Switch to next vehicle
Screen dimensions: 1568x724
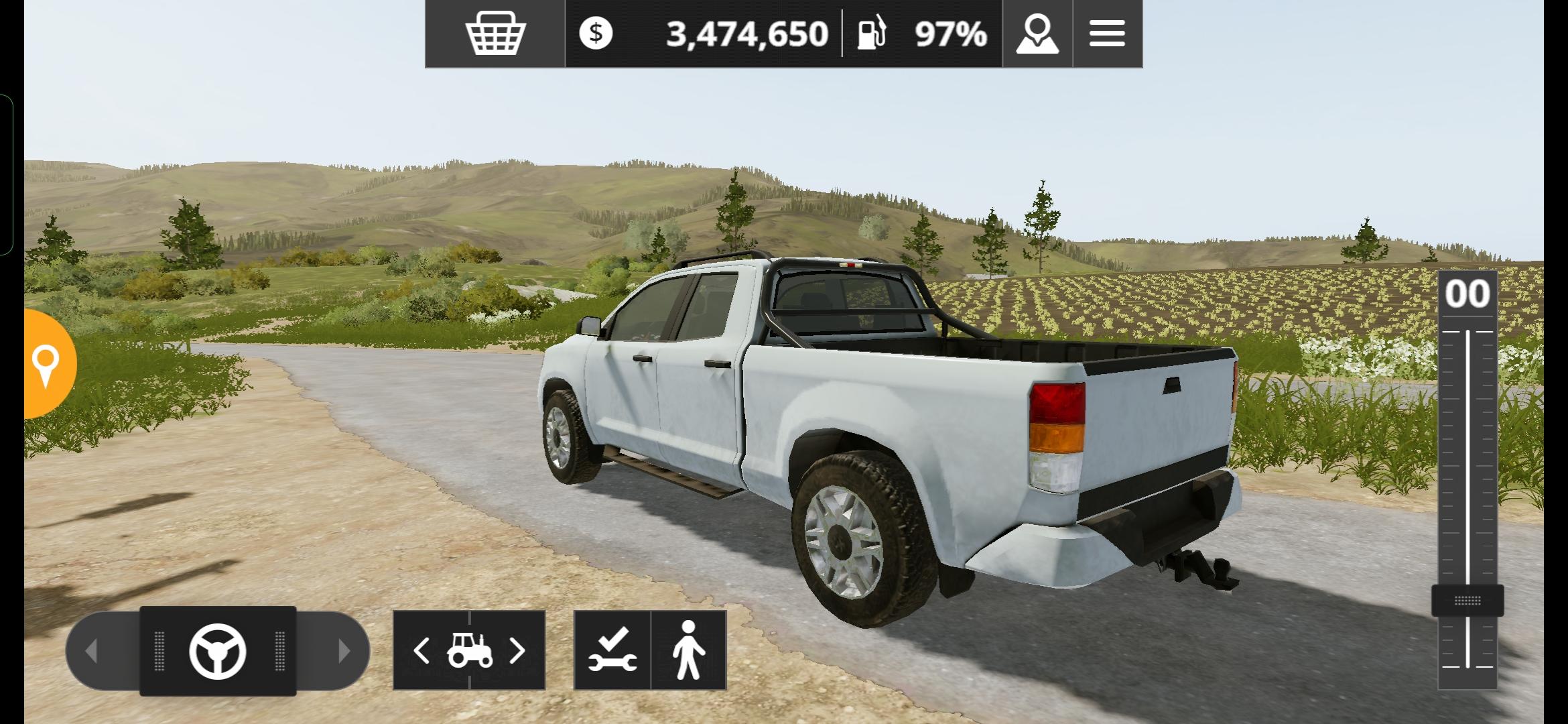pos(517,650)
